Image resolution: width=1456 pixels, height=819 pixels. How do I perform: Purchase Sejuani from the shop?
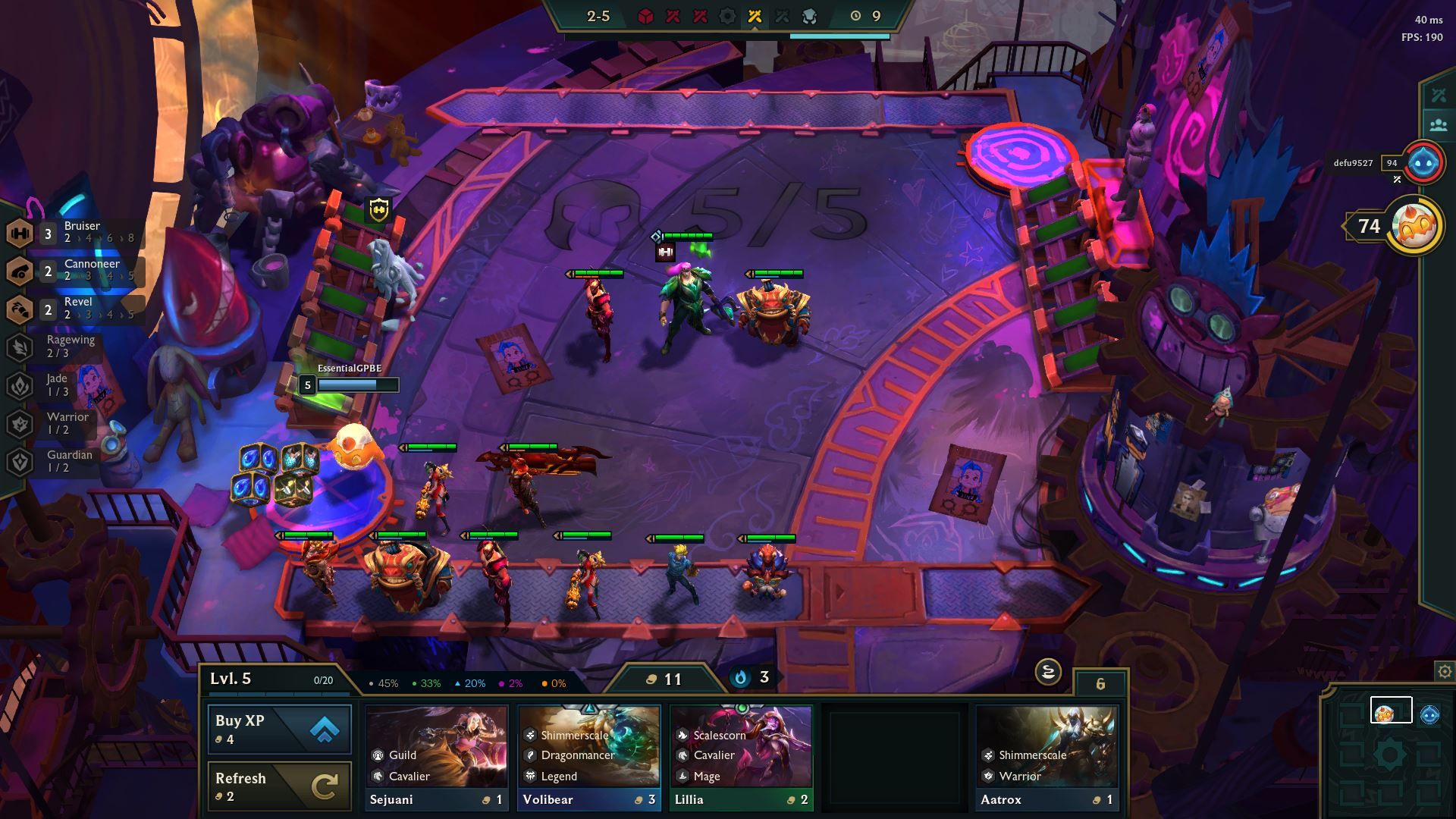(x=437, y=757)
